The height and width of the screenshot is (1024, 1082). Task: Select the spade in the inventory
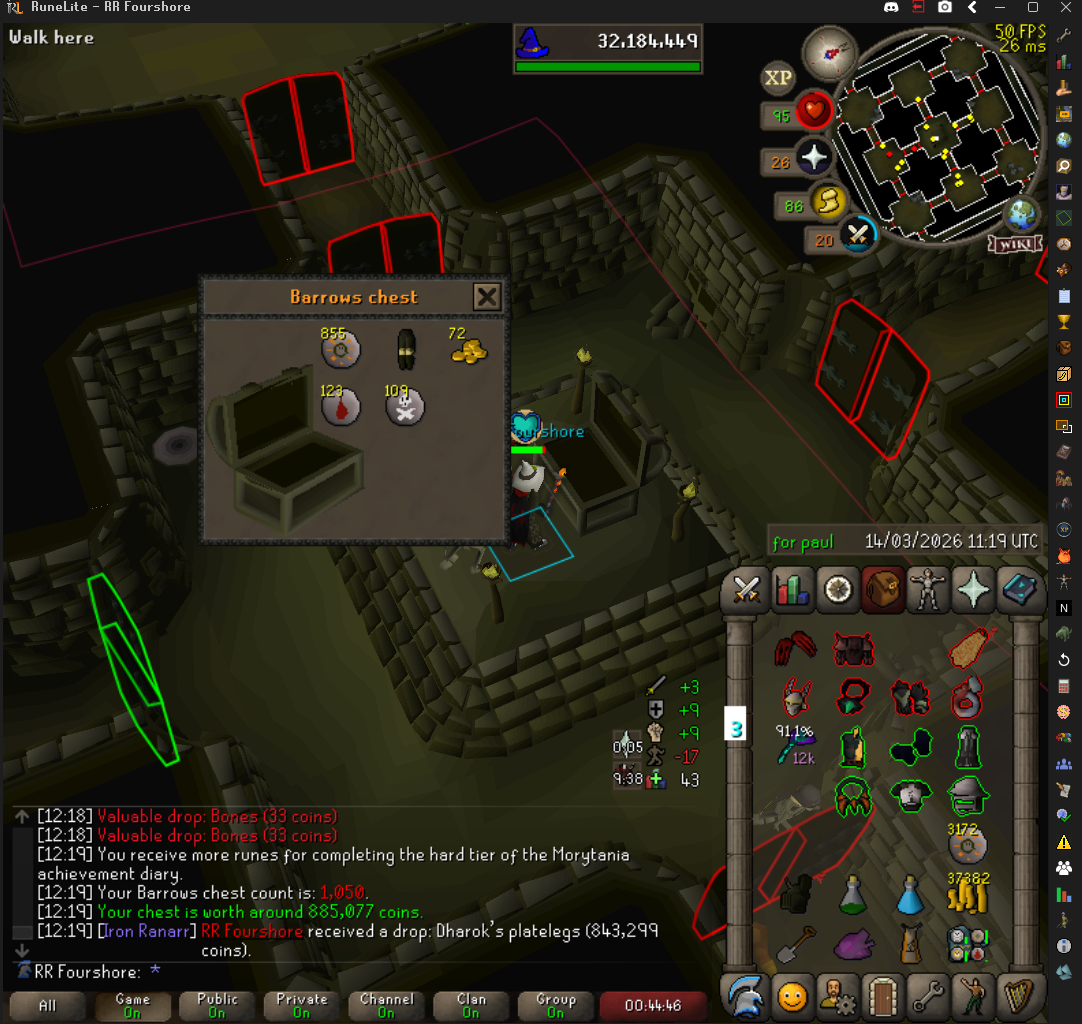point(795,940)
